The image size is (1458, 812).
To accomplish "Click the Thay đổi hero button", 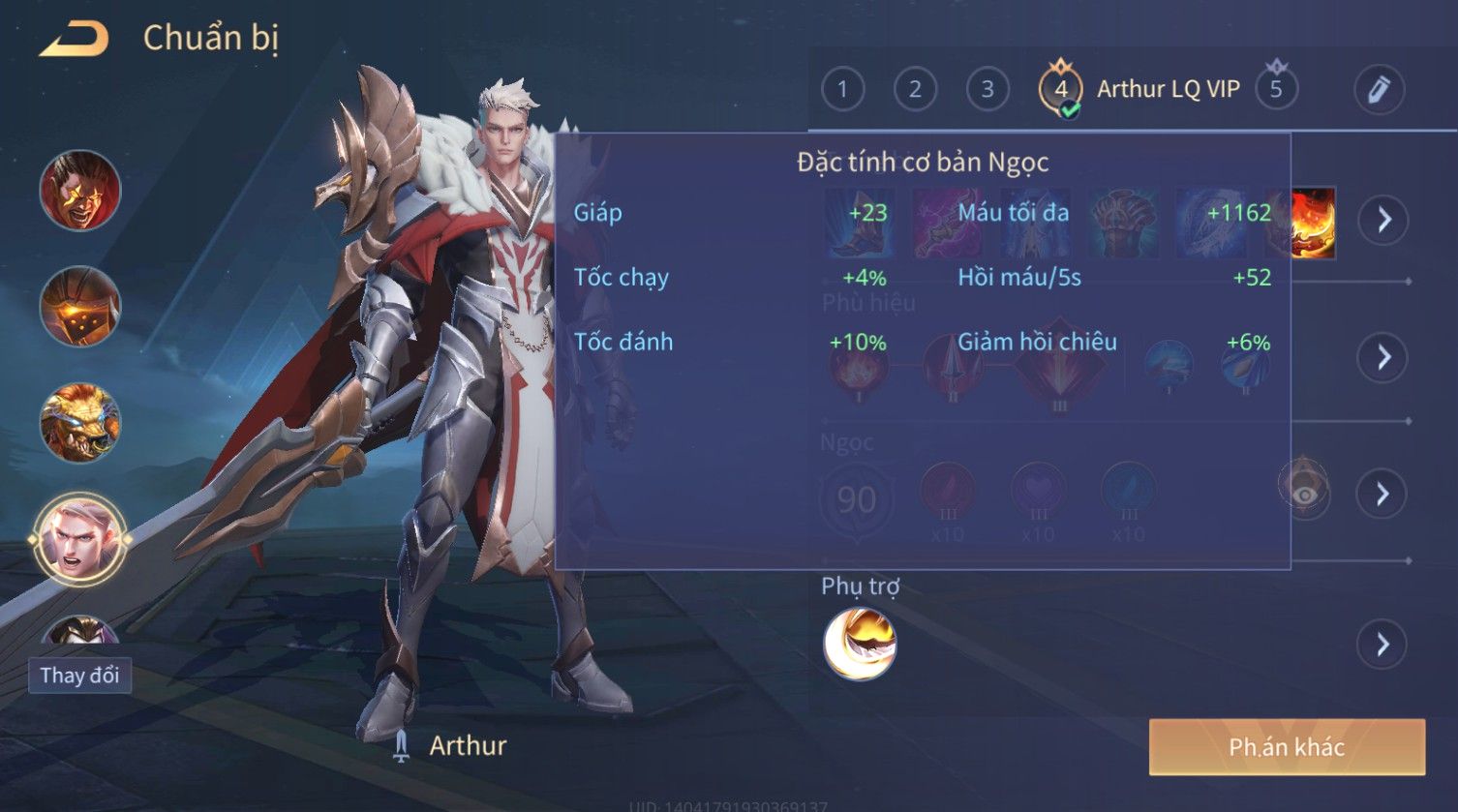I will pos(79,675).
